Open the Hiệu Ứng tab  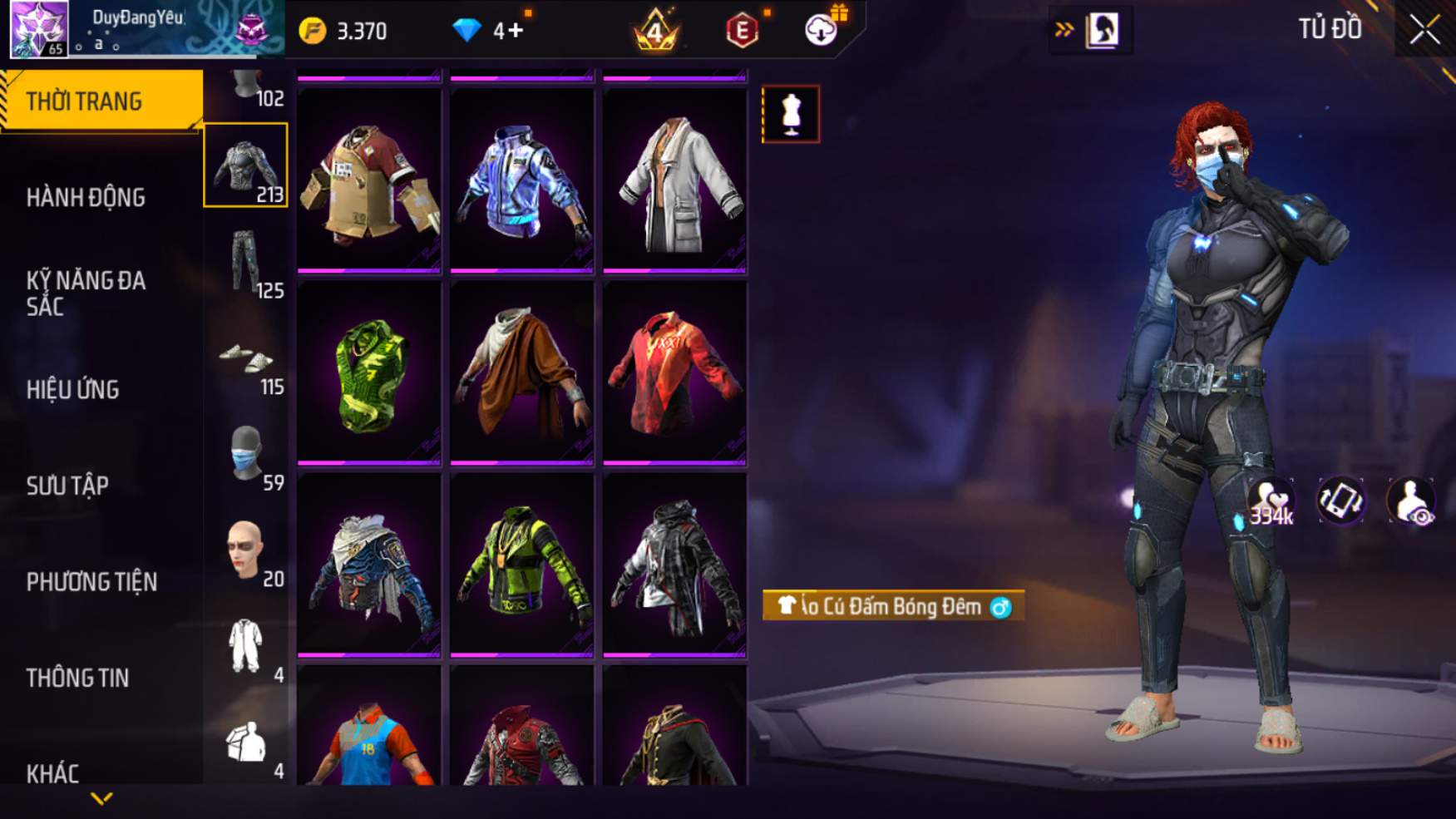pyautogui.click(x=73, y=389)
